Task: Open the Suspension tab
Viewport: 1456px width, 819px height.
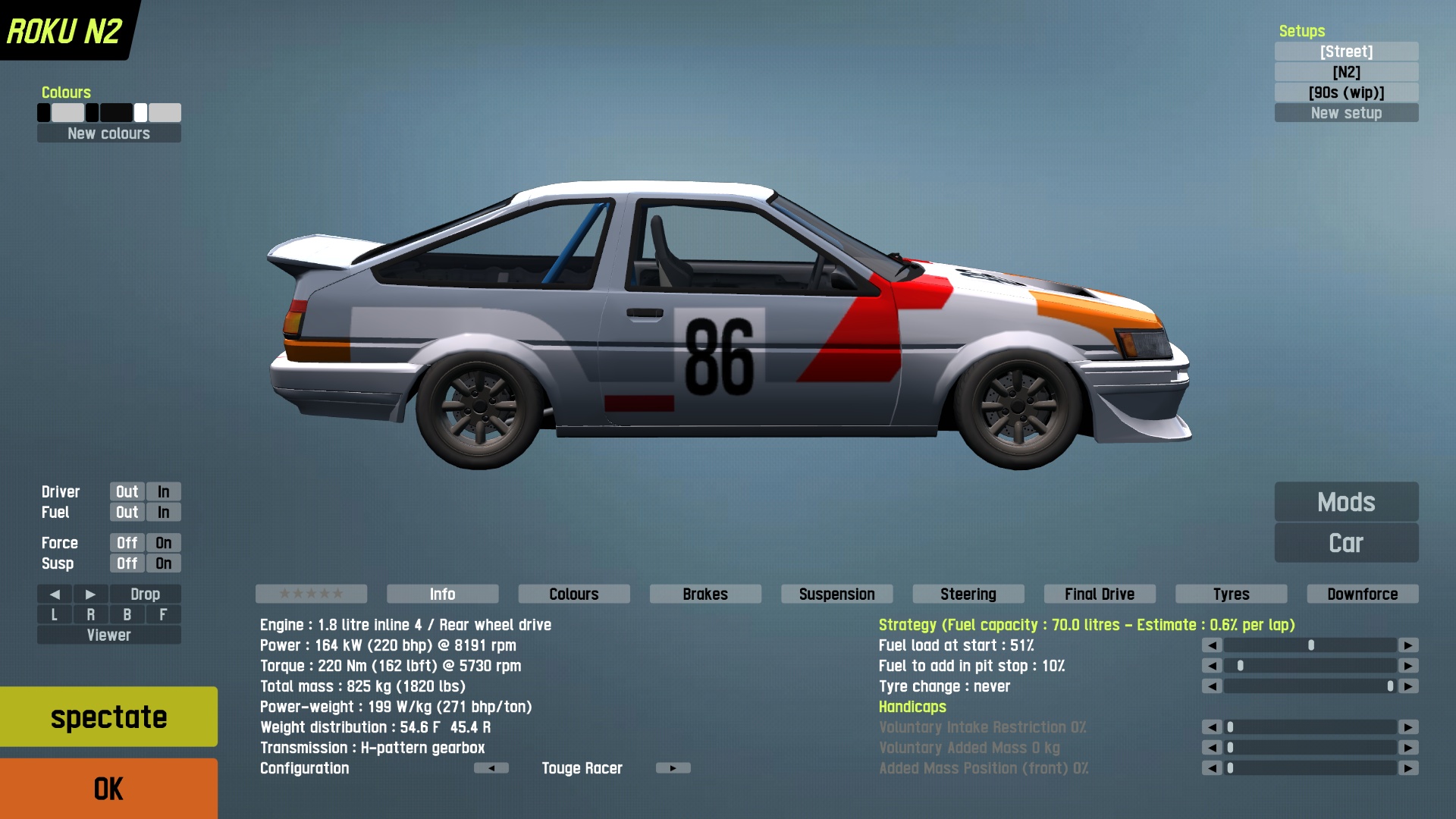Action: click(836, 594)
